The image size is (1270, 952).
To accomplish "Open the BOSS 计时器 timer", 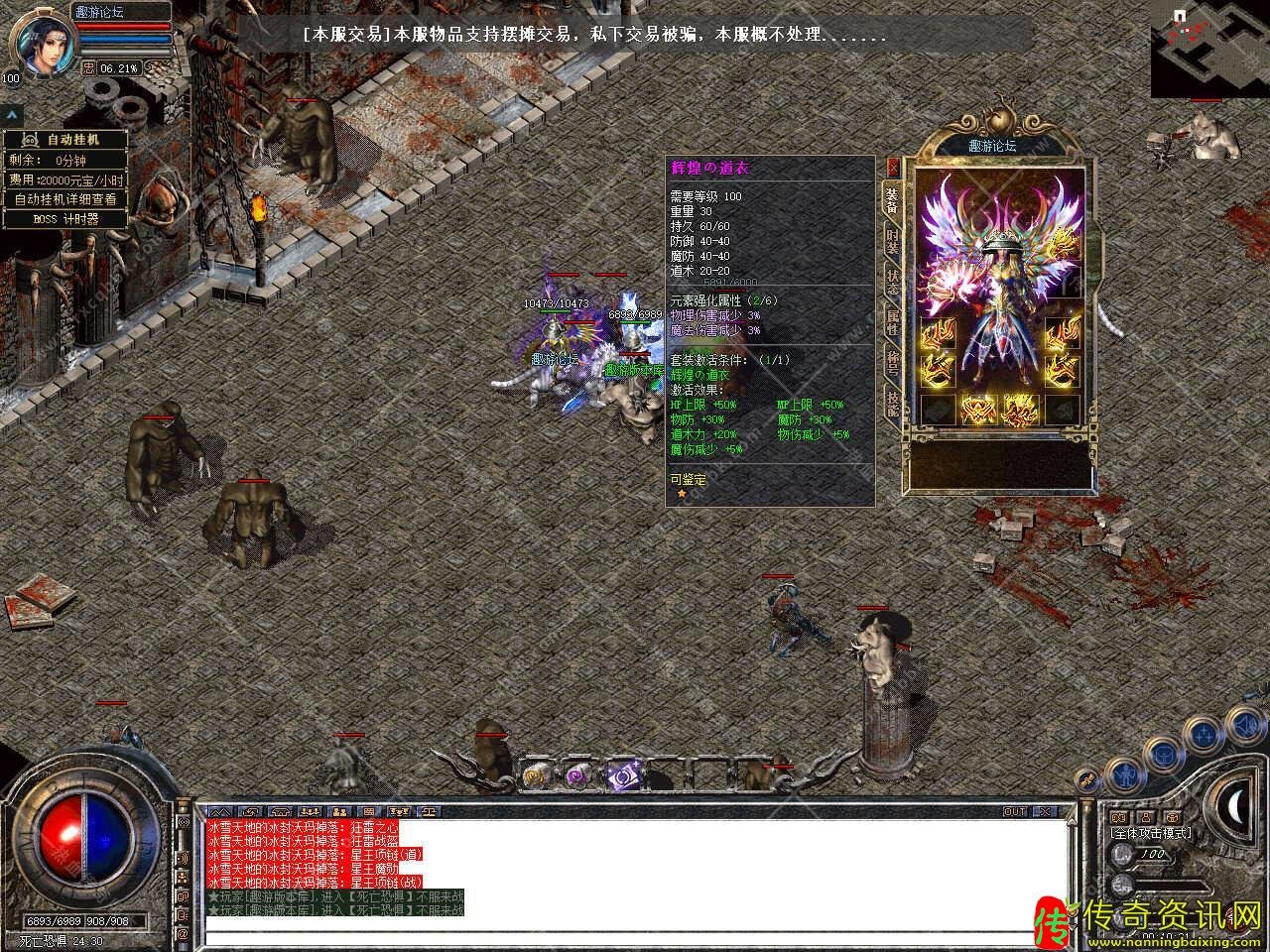I will pos(65,219).
